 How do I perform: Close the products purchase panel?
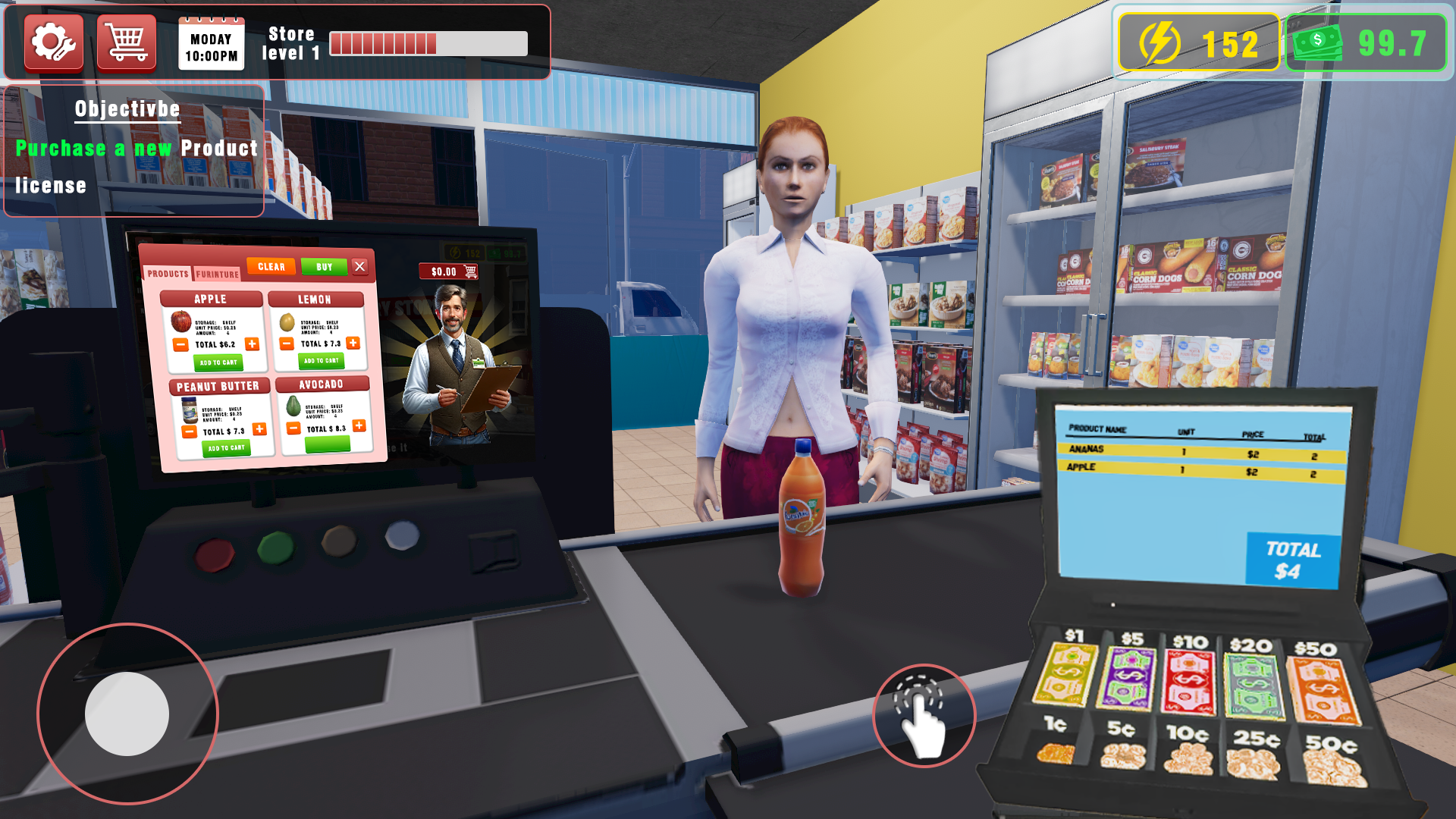361,265
